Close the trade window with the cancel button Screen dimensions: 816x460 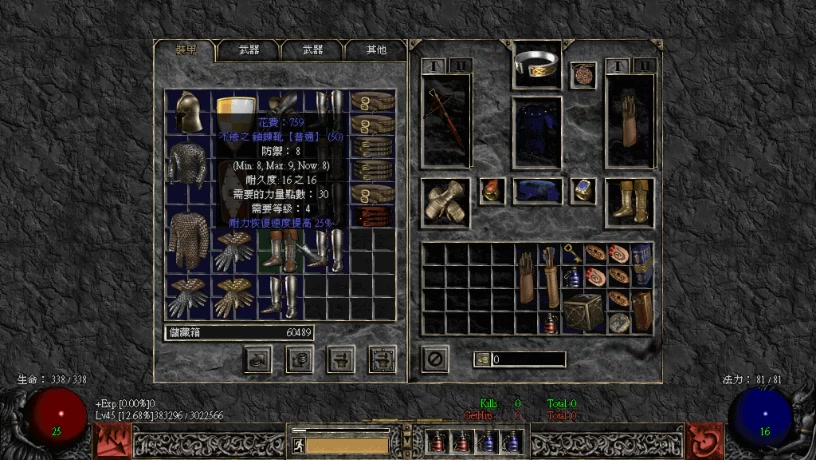pyautogui.click(x=434, y=358)
